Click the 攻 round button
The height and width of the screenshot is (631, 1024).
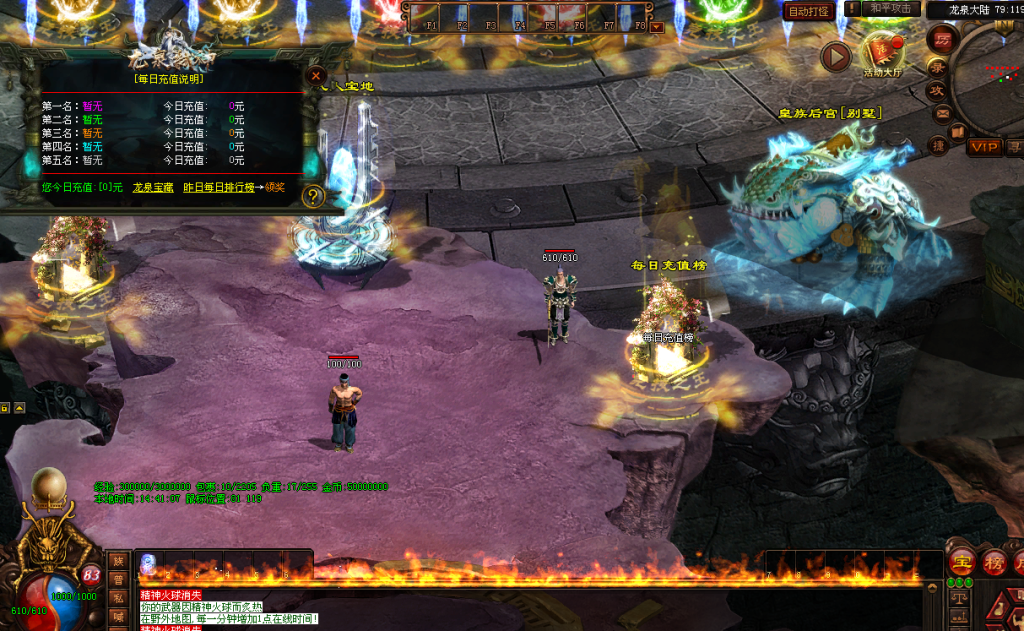click(x=938, y=90)
